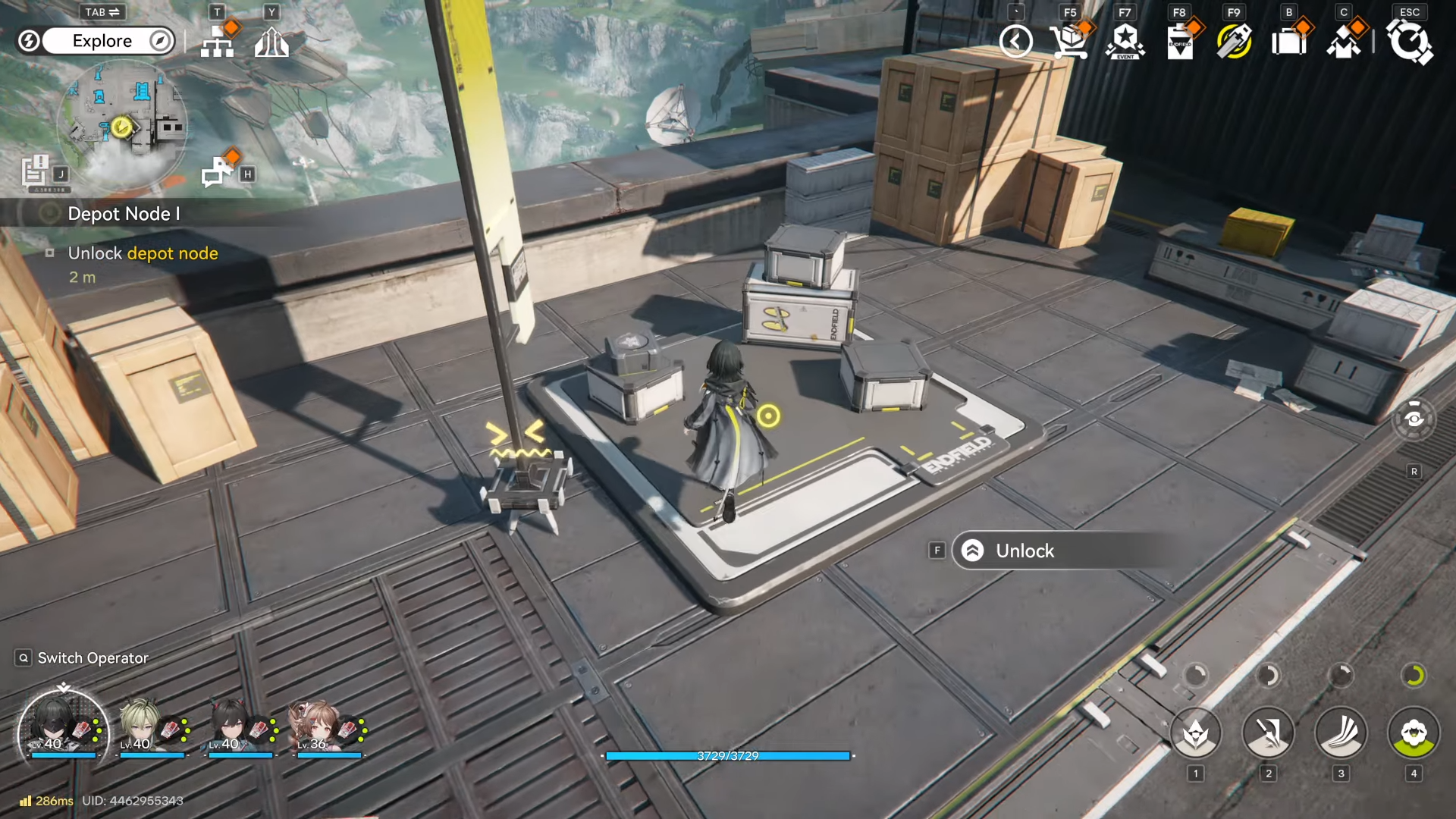Open the circular minimap
1456x819 pixels.
point(121,125)
